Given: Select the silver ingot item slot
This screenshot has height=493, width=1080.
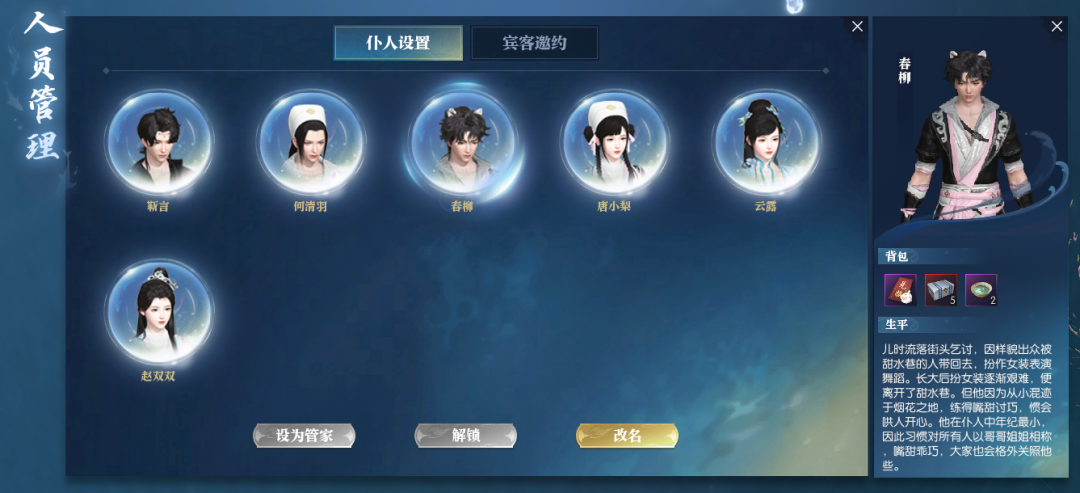Looking at the screenshot, I should point(941,290).
